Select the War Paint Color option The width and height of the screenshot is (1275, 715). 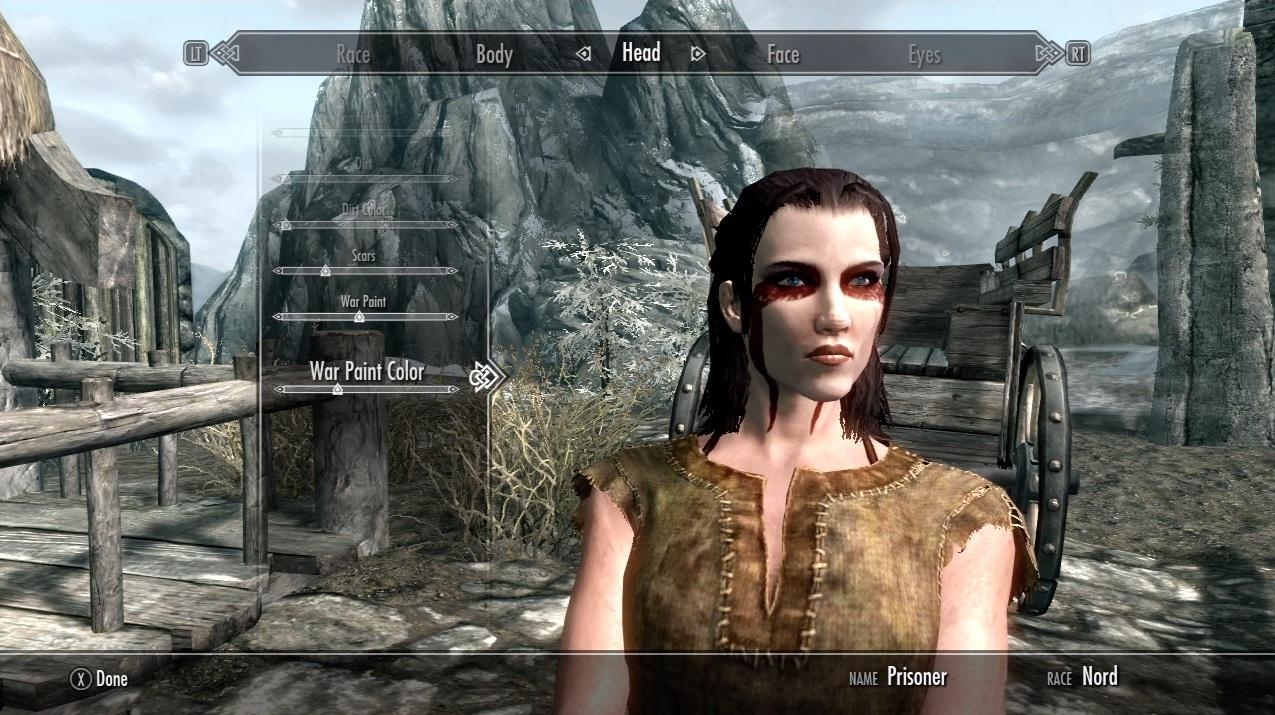(366, 372)
